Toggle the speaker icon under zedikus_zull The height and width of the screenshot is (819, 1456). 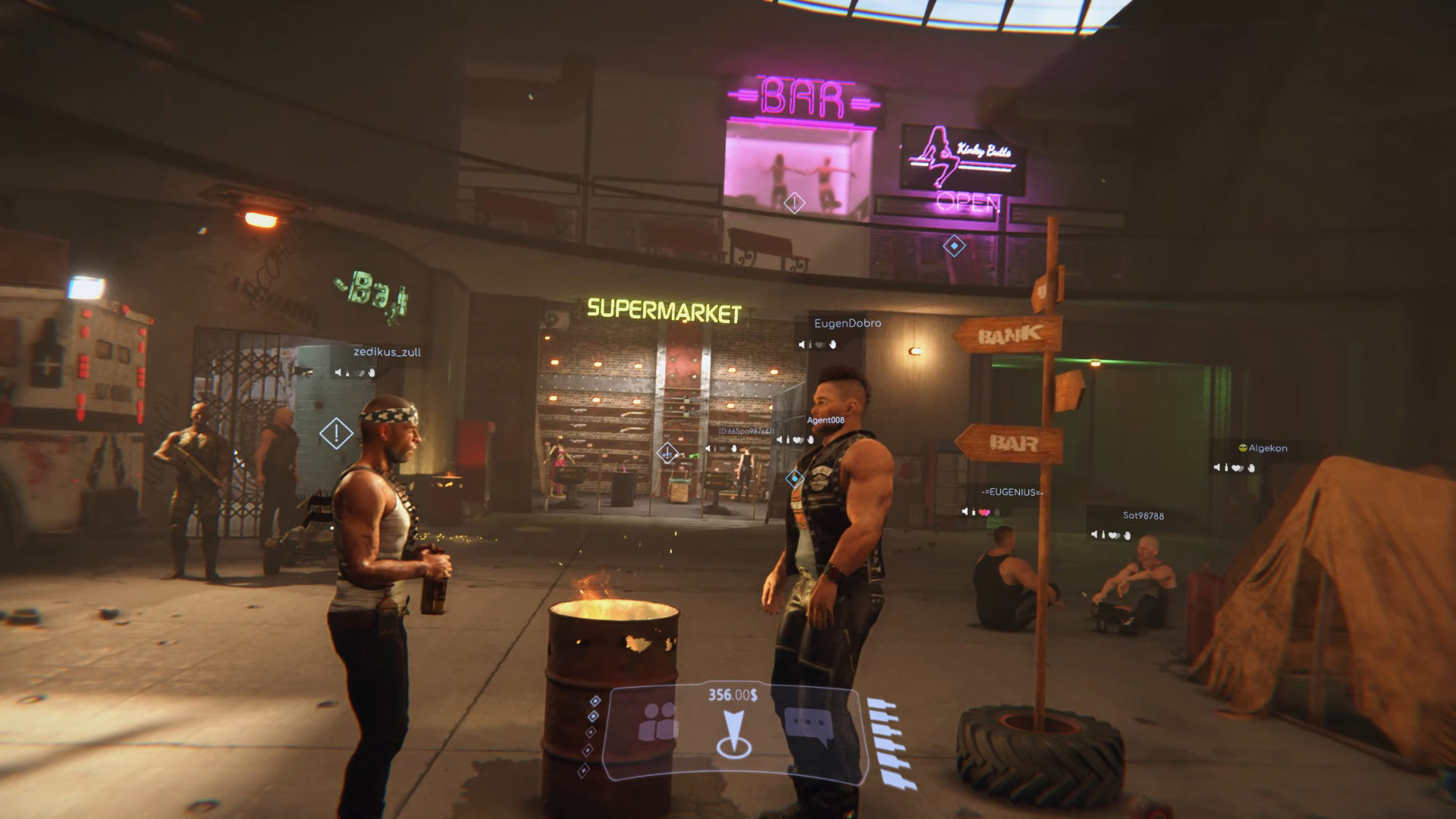tap(338, 372)
